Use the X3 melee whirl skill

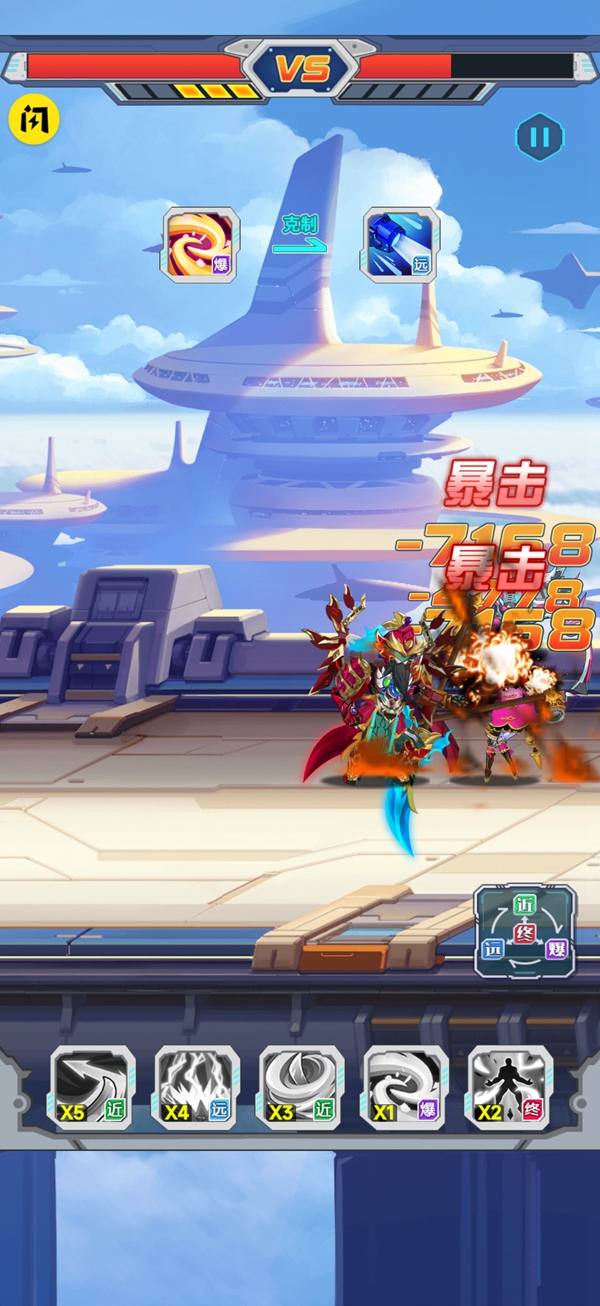tap(301, 1088)
